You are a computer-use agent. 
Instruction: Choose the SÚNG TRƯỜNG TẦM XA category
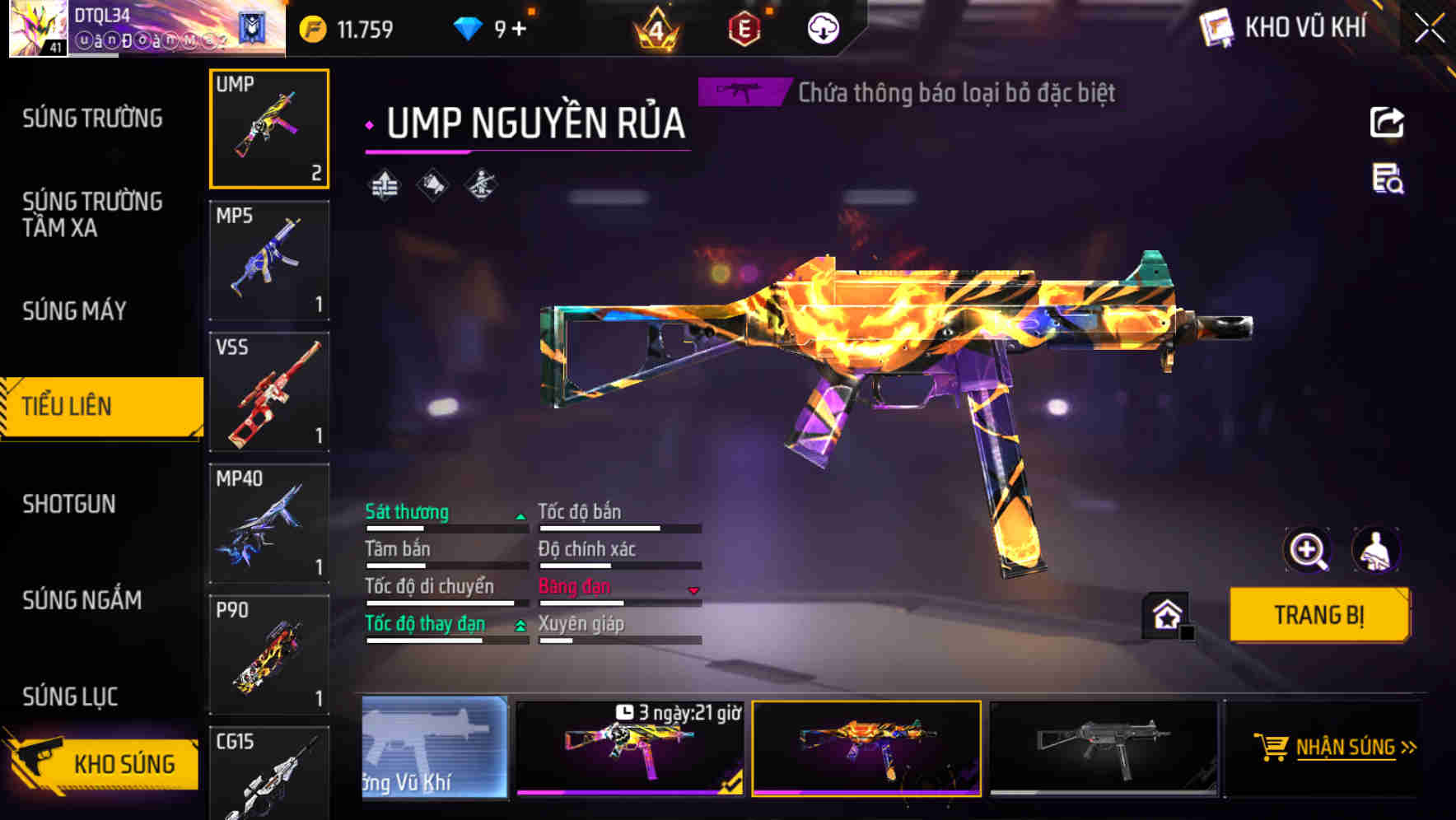coord(92,214)
